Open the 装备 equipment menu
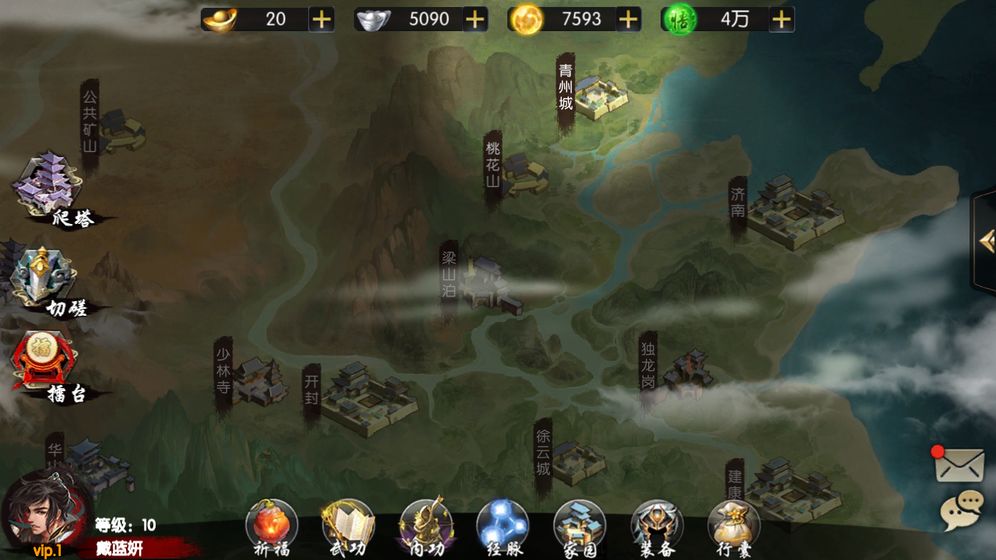996x560 pixels. pyautogui.click(x=656, y=526)
